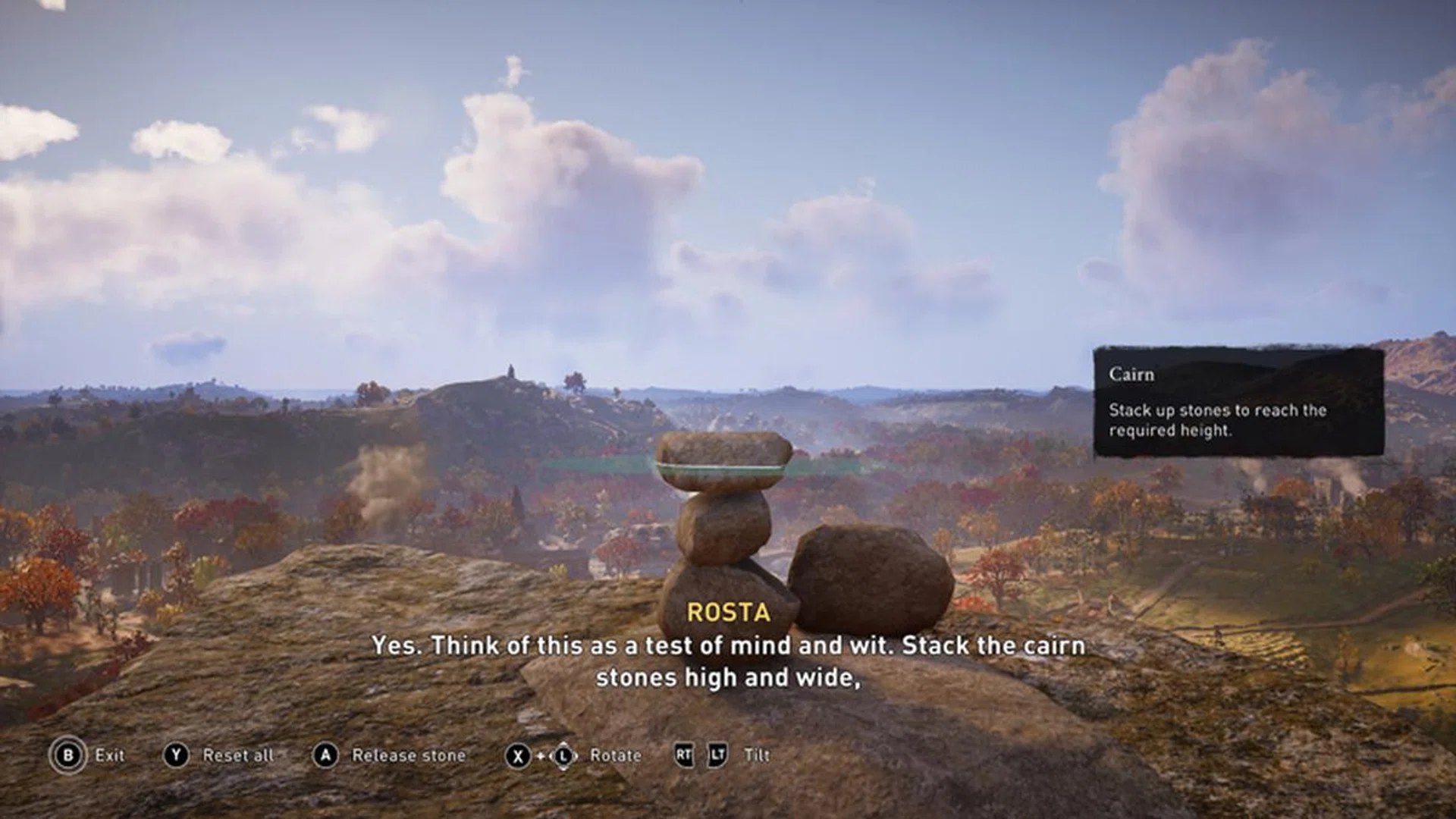The image size is (1456, 819).
Task: Select the left stick icon next to Rotate
Action: 564,755
